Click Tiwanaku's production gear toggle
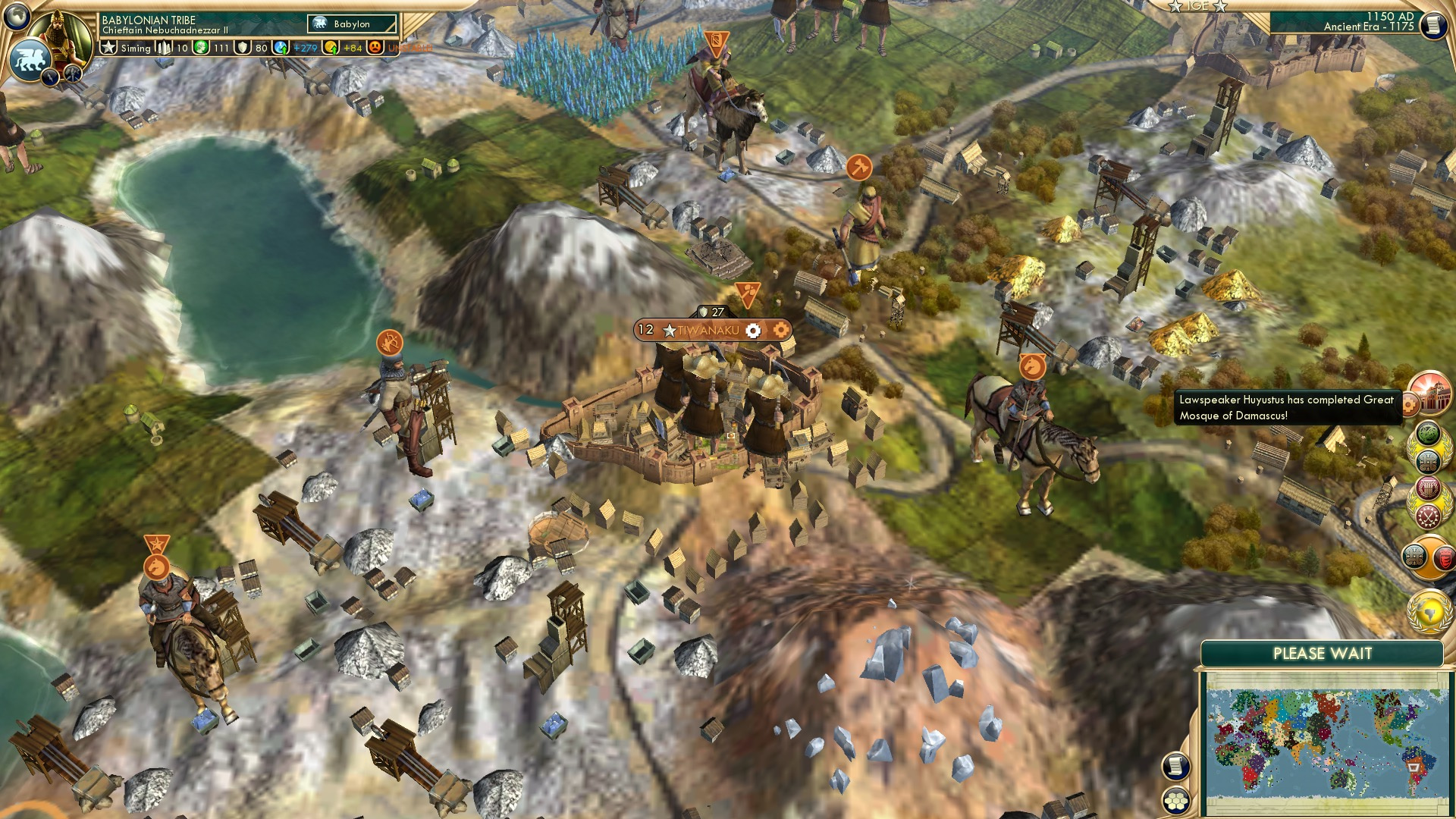 pos(753,330)
